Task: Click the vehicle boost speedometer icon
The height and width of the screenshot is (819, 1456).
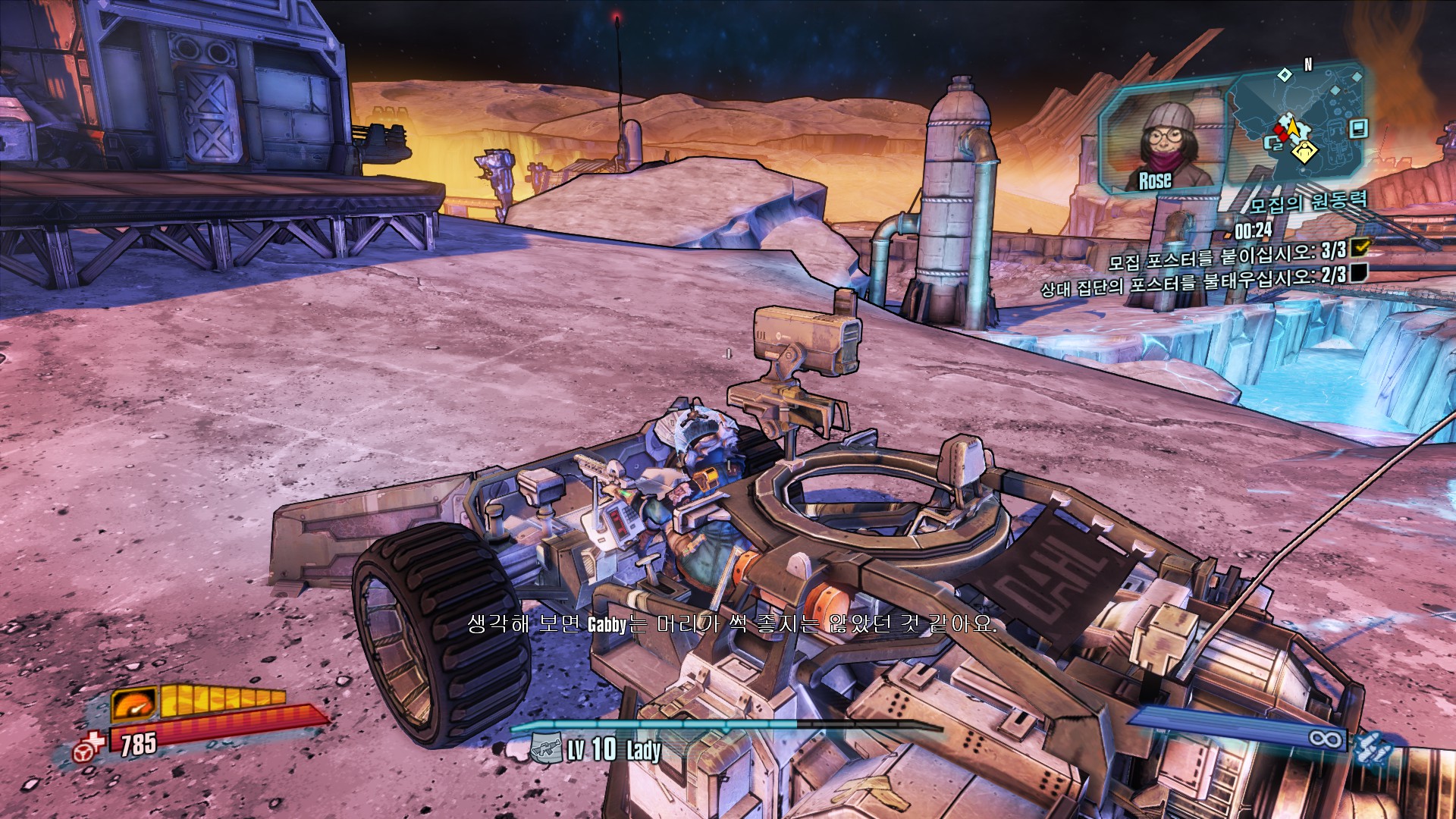Action: (x=135, y=705)
